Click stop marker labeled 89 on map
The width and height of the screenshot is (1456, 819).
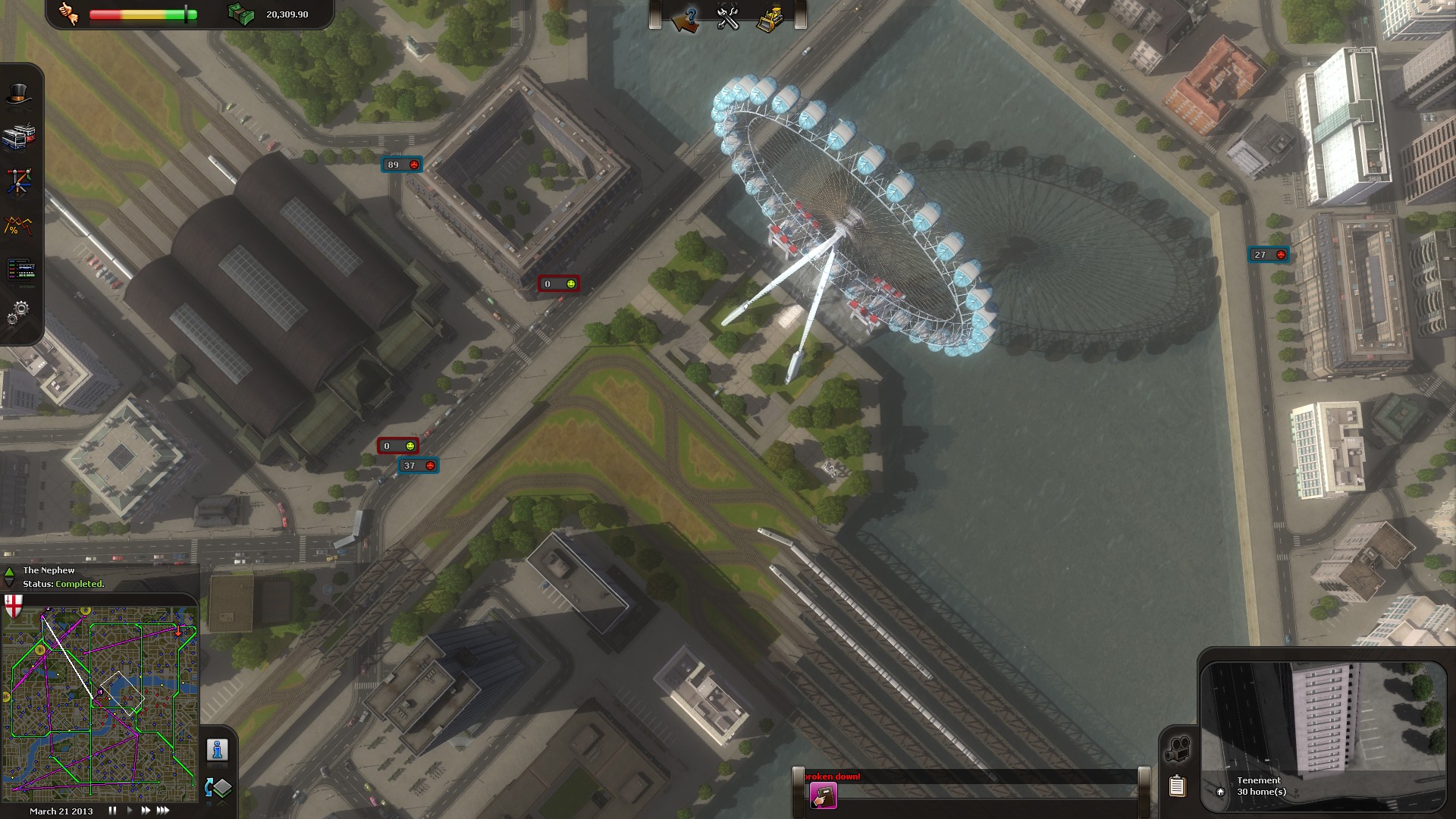pyautogui.click(x=402, y=164)
